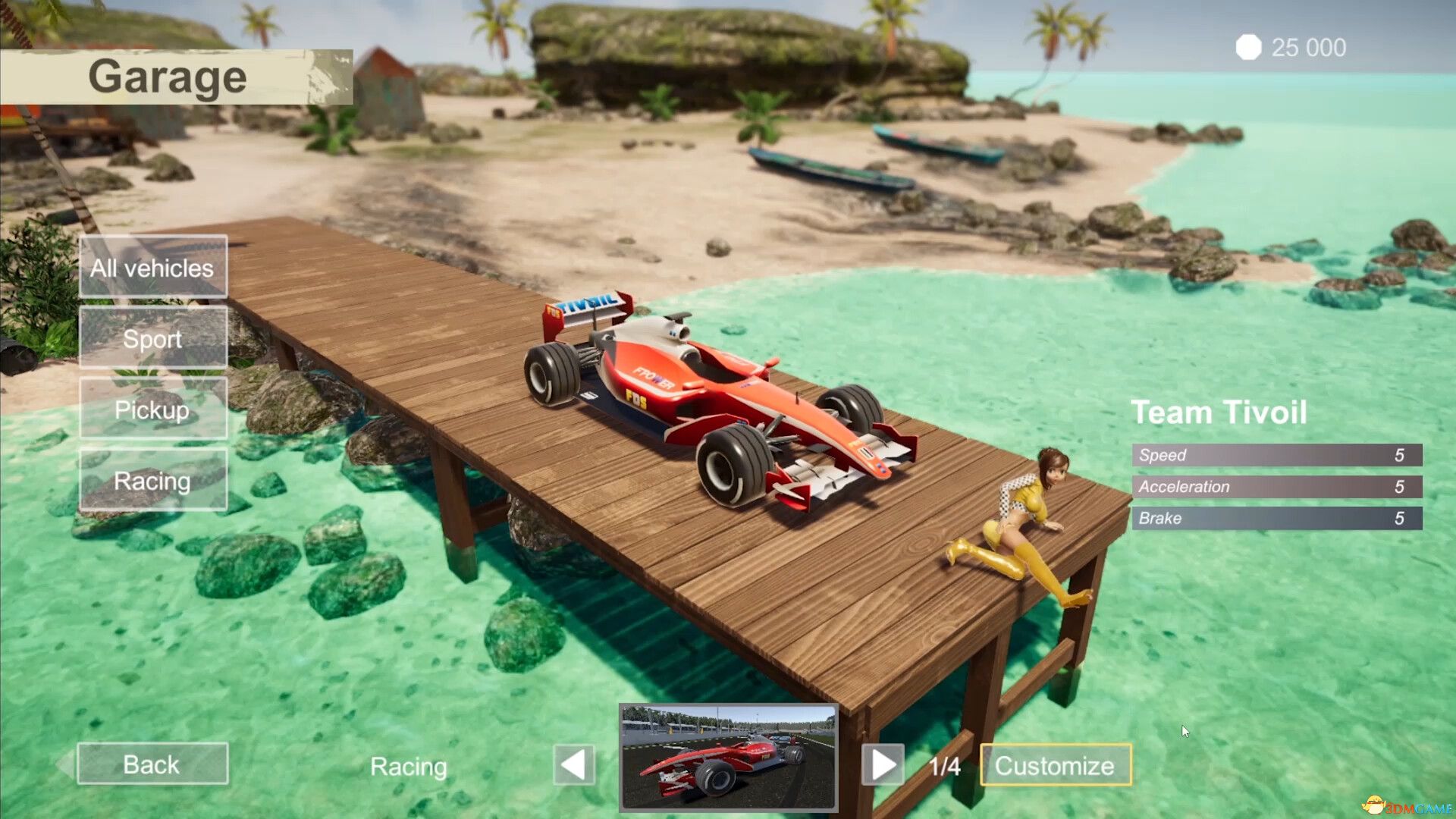
Task: Click the white coin icon near the top right
Action: (x=1249, y=48)
